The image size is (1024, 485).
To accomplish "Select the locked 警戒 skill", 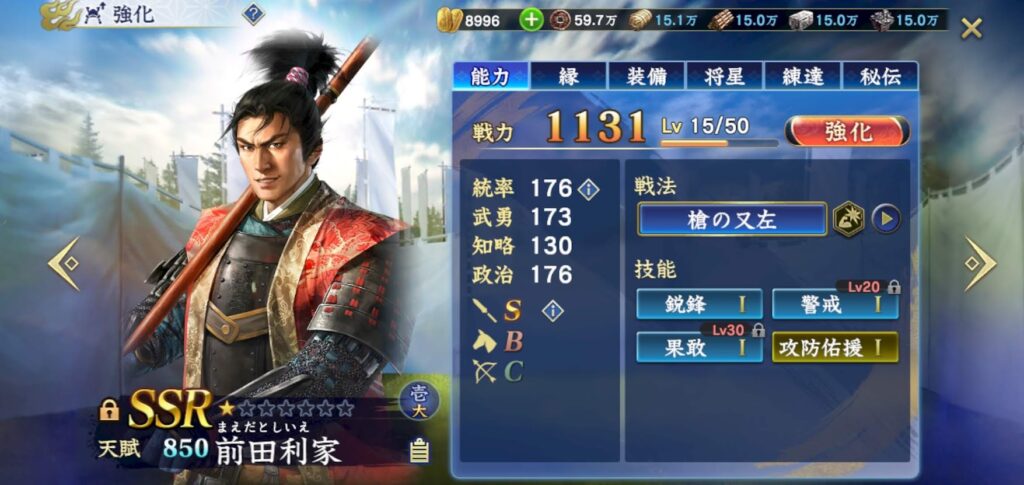I will [x=835, y=304].
